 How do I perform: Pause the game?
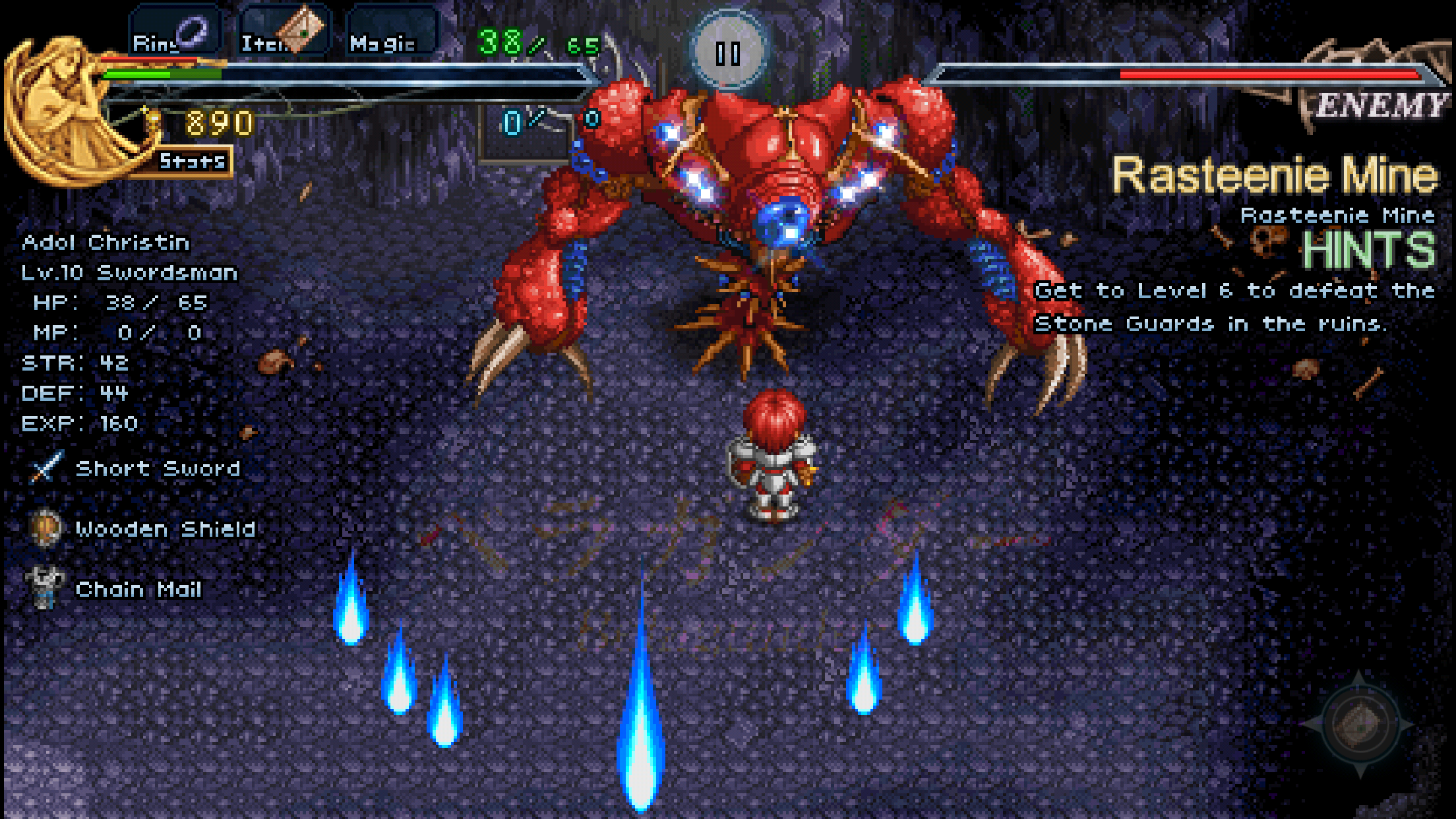click(x=728, y=52)
